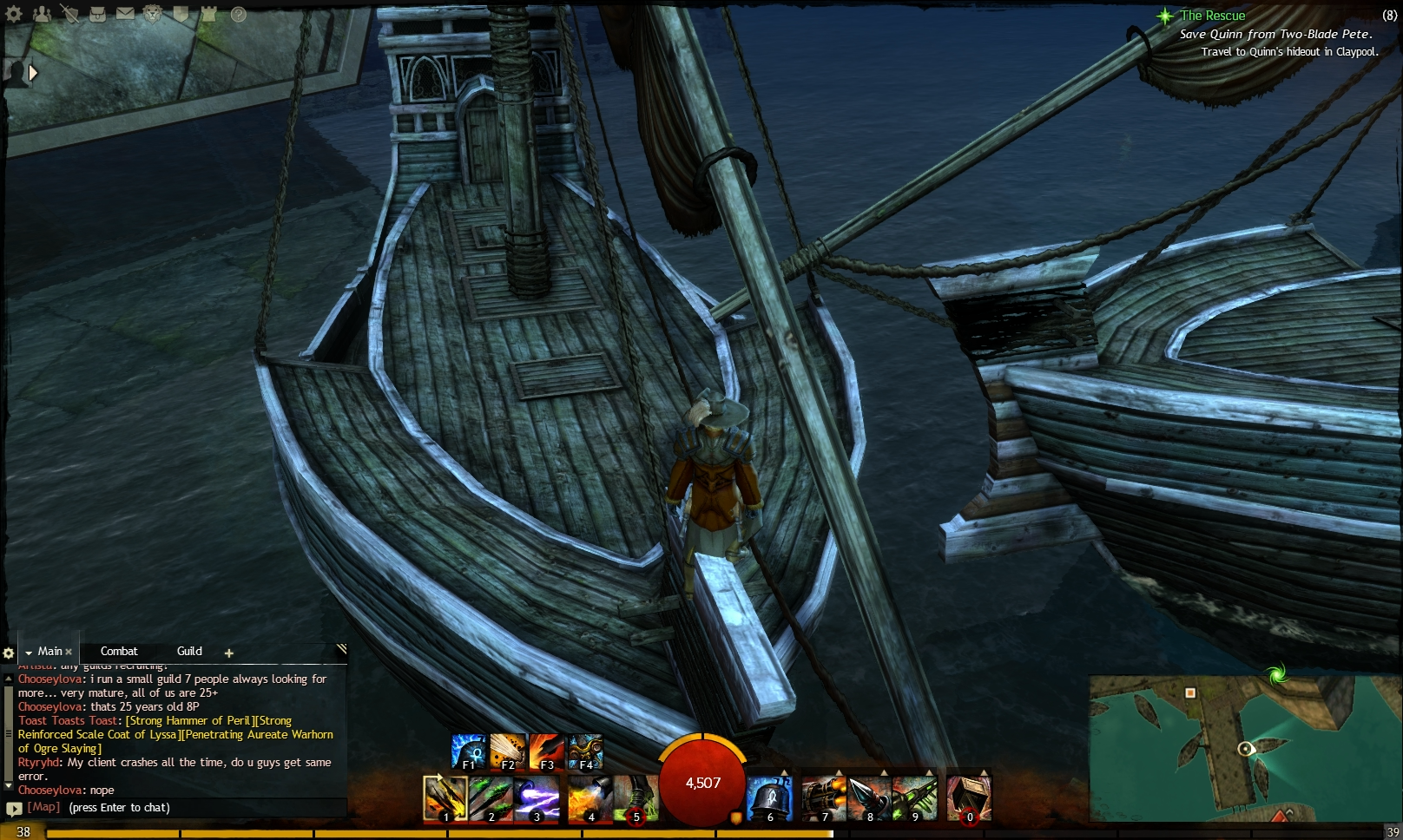Switch to the Combat chat tab
The image size is (1403, 840).
119,651
